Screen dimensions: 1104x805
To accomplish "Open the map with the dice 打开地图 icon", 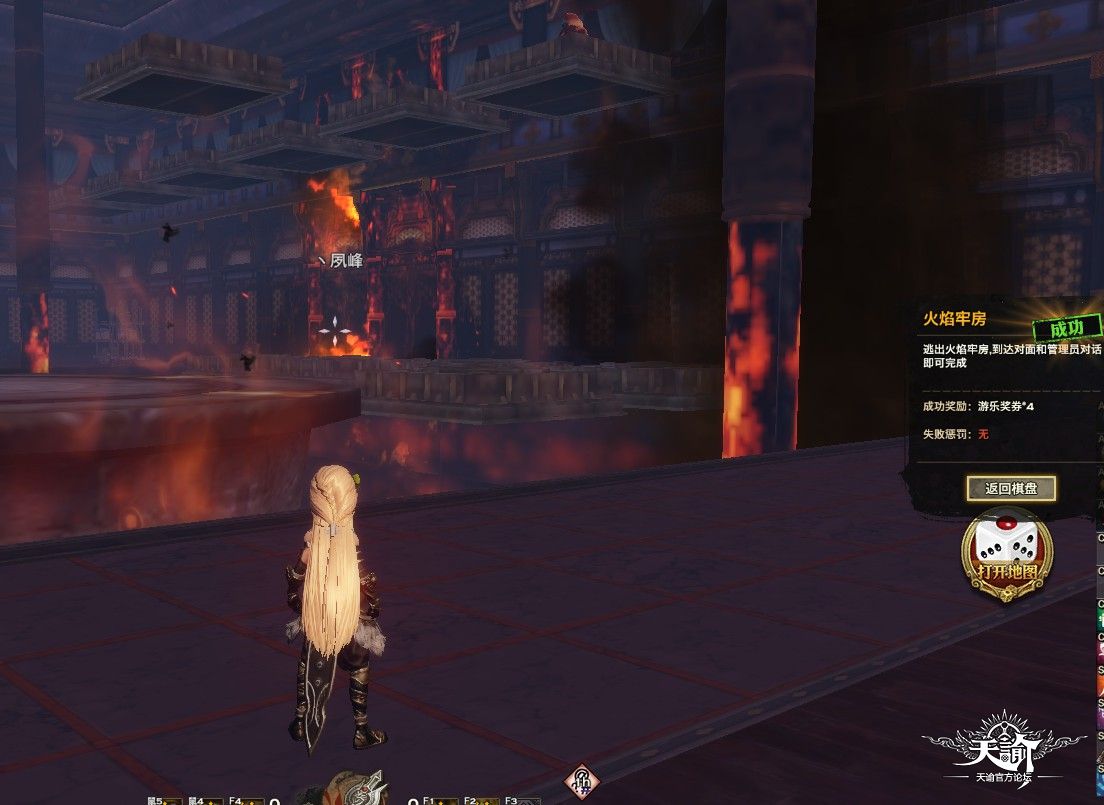I will pyautogui.click(x=1006, y=557).
